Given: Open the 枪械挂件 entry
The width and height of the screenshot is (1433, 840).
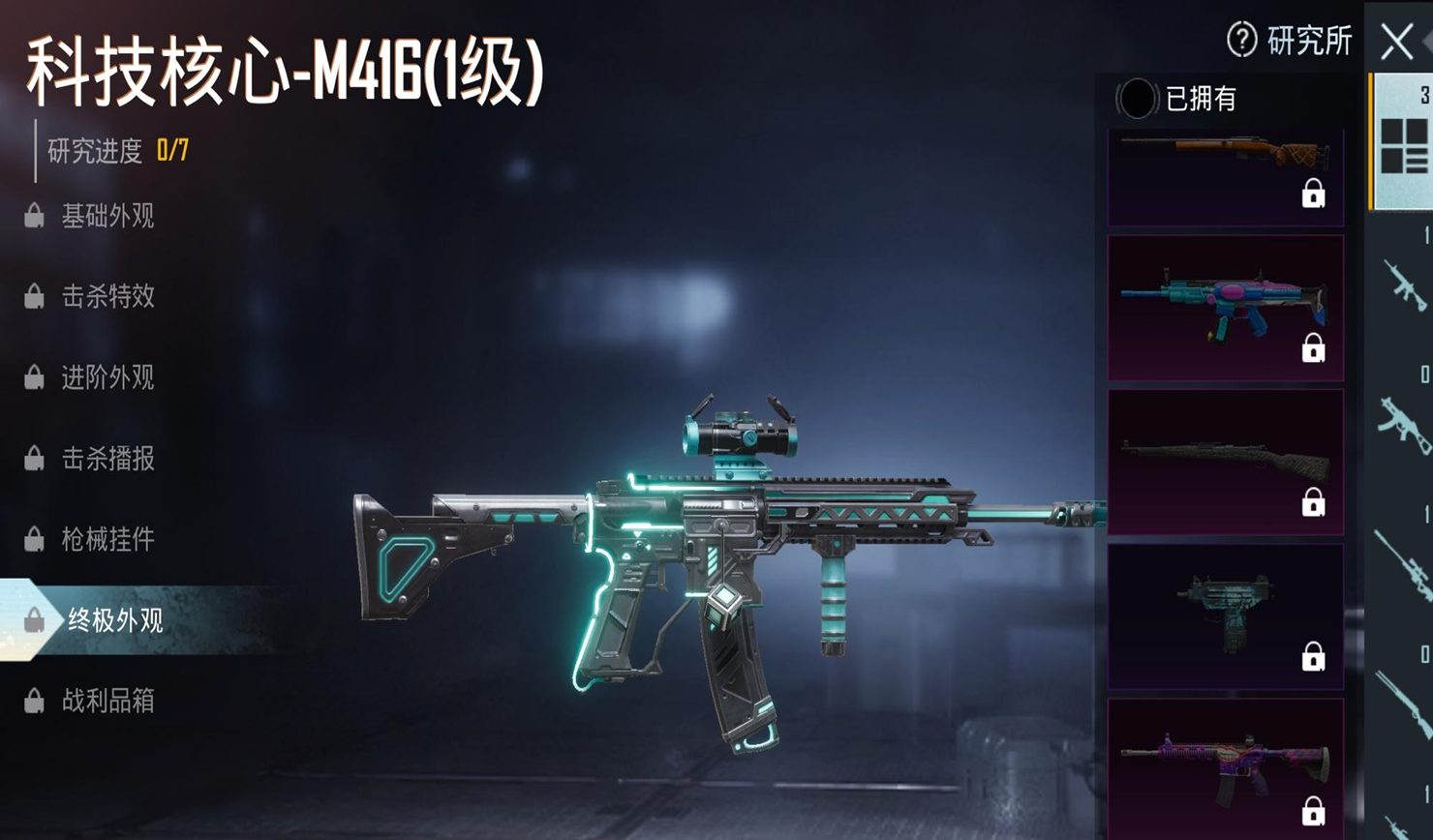Looking at the screenshot, I should click(x=107, y=539).
